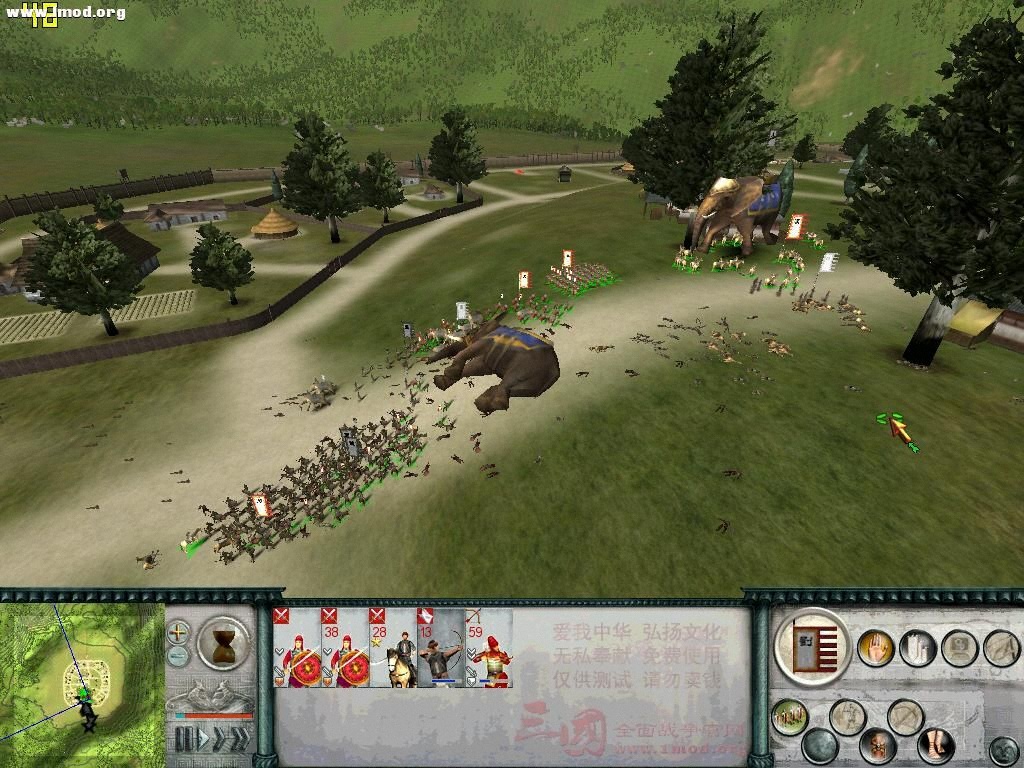The height and width of the screenshot is (768, 1024).
Task: Pause the battle with the pause button
Action: point(183,739)
